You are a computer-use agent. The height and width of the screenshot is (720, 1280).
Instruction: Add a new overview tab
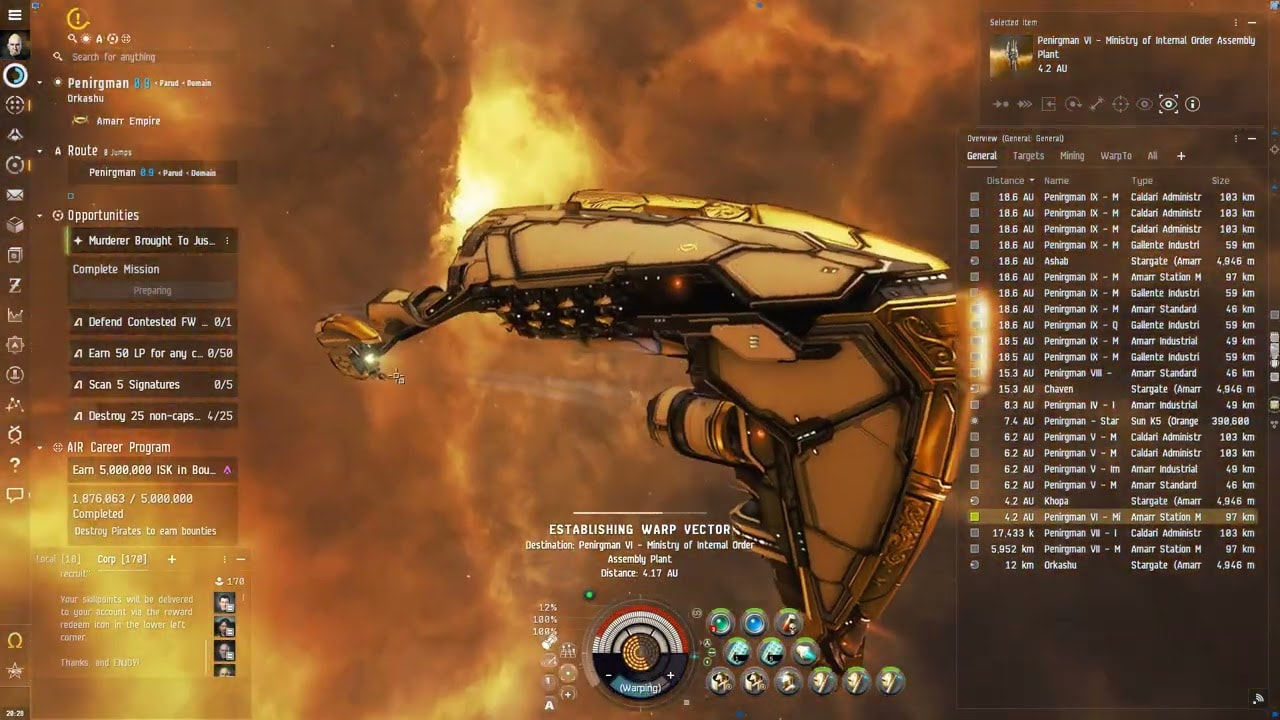point(1181,156)
